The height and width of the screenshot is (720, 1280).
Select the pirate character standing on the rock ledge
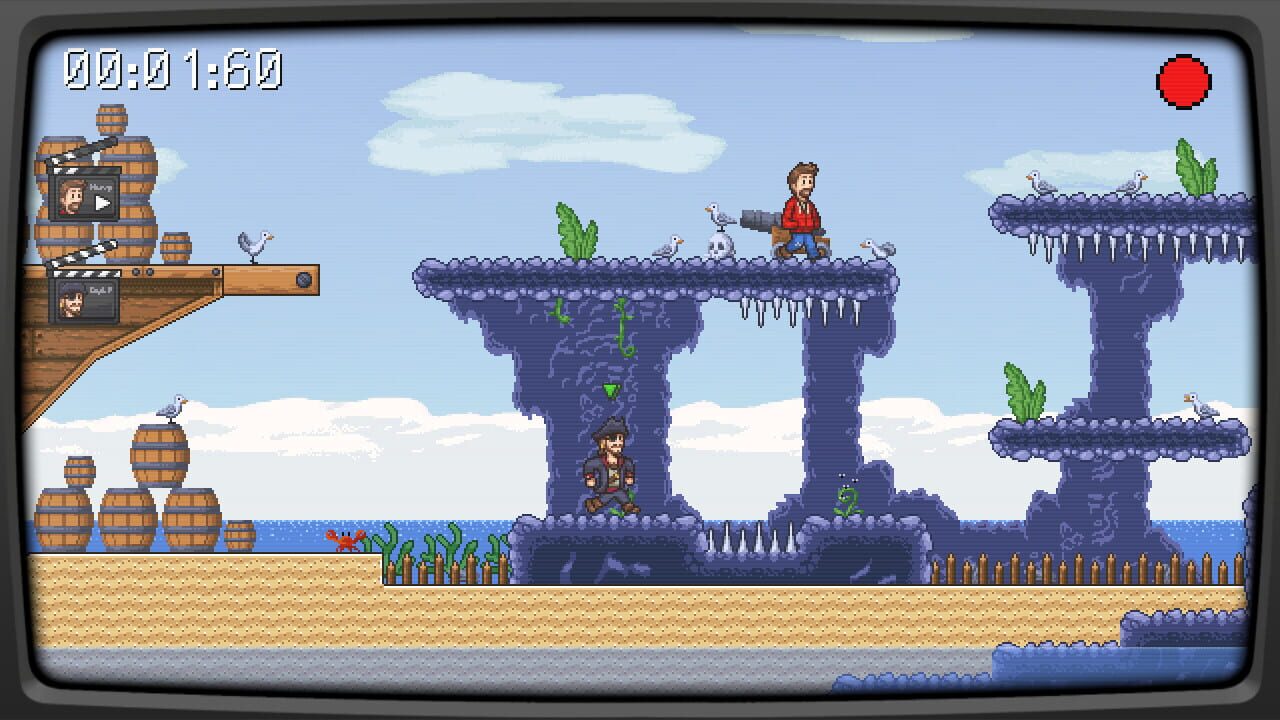(x=613, y=470)
